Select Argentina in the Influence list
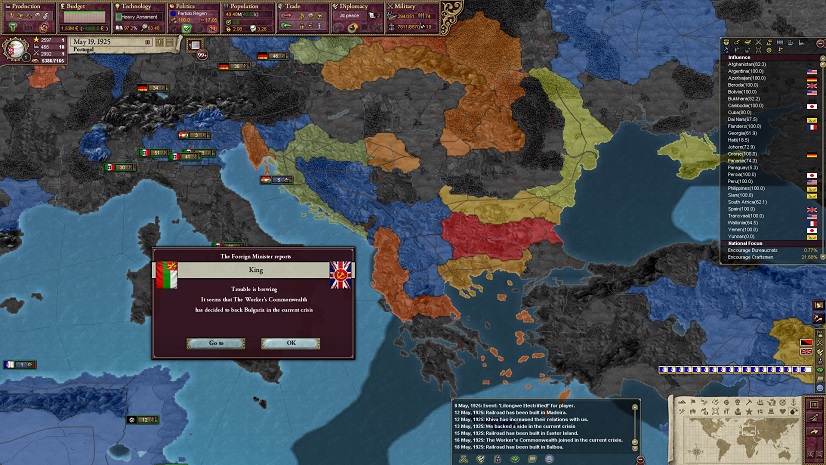The width and height of the screenshot is (826, 465). point(750,72)
